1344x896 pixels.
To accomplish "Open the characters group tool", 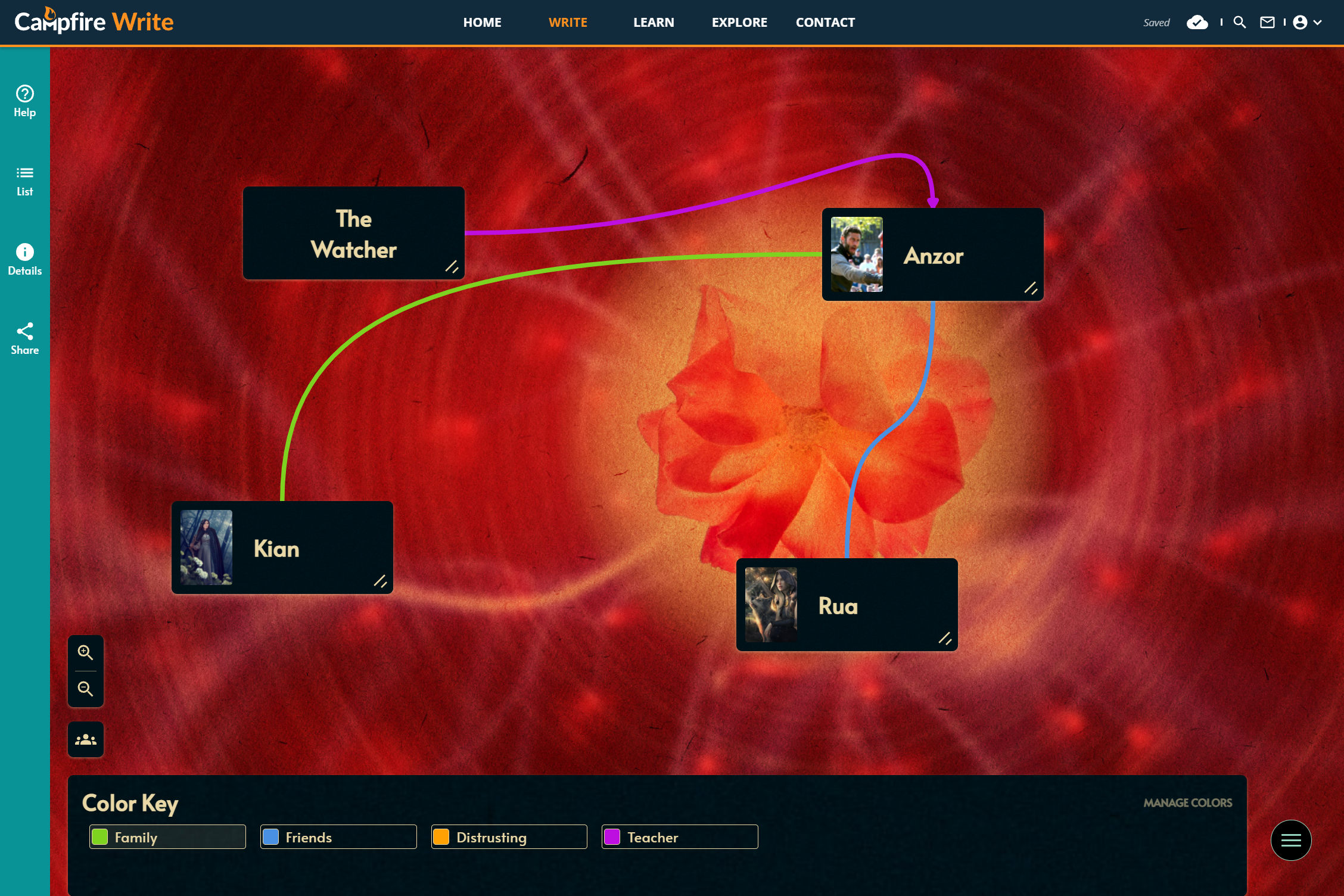I will (x=85, y=739).
